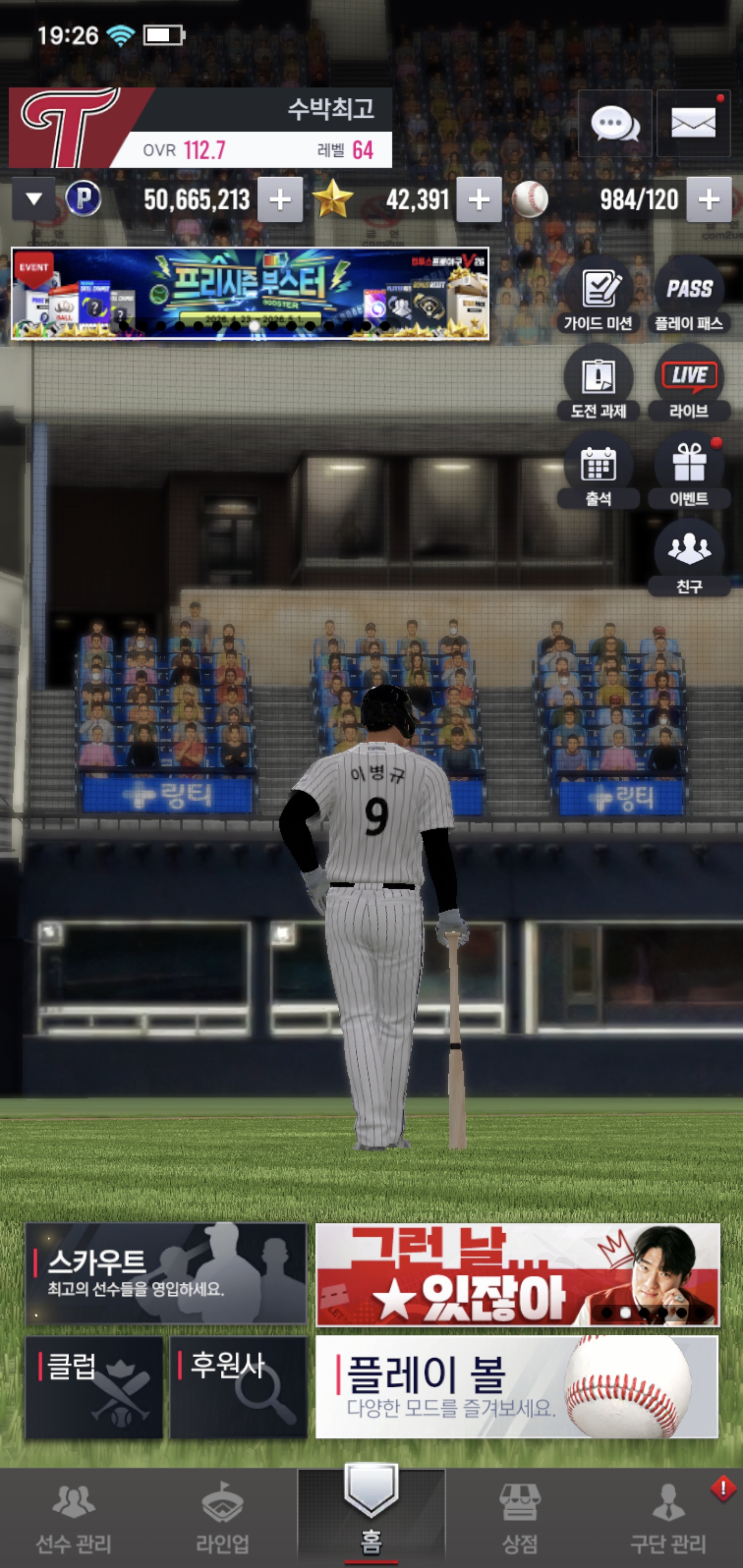This screenshot has width=743, height=1568.
Task: Open the mailbox envelope icon
Action: pos(693,124)
